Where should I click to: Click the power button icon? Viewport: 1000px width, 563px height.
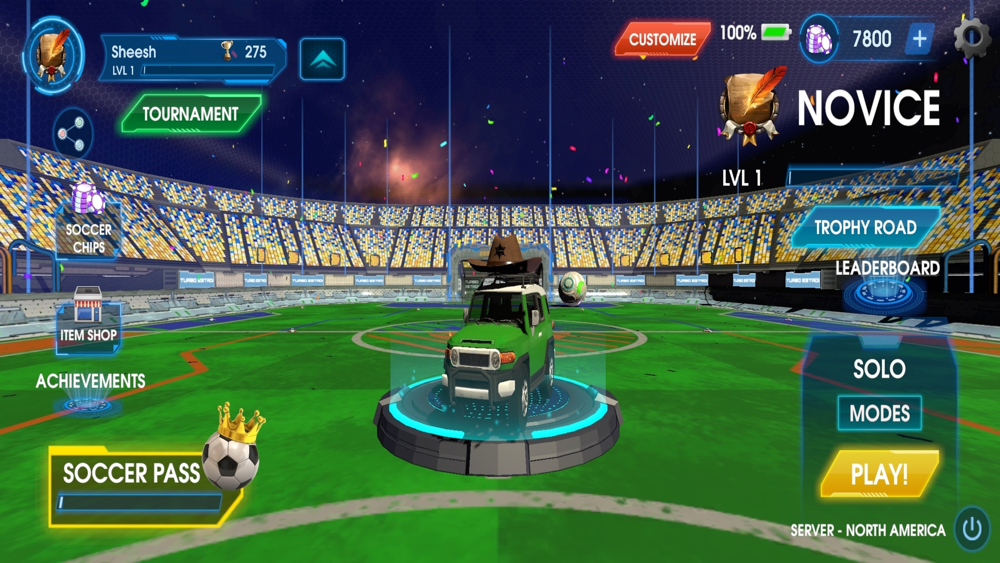pos(972,527)
